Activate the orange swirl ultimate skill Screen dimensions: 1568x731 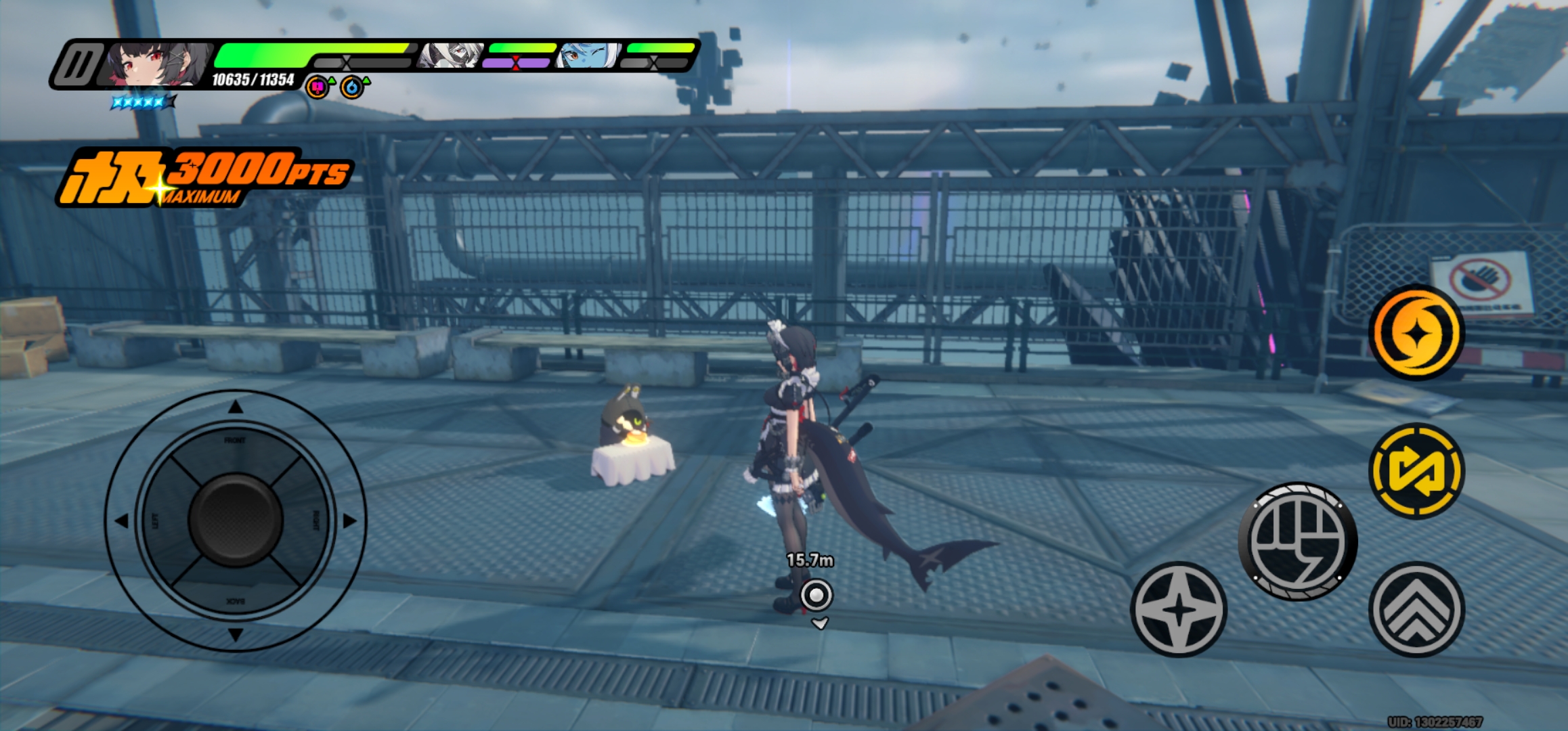(1416, 332)
